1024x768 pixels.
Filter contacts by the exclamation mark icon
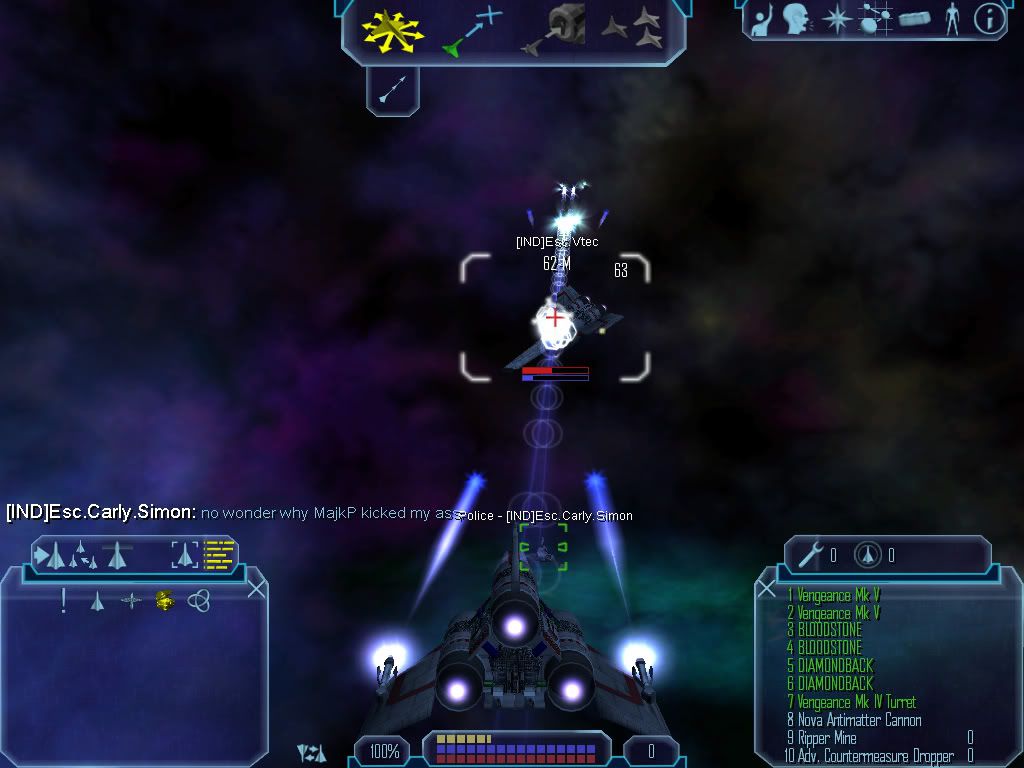point(64,600)
